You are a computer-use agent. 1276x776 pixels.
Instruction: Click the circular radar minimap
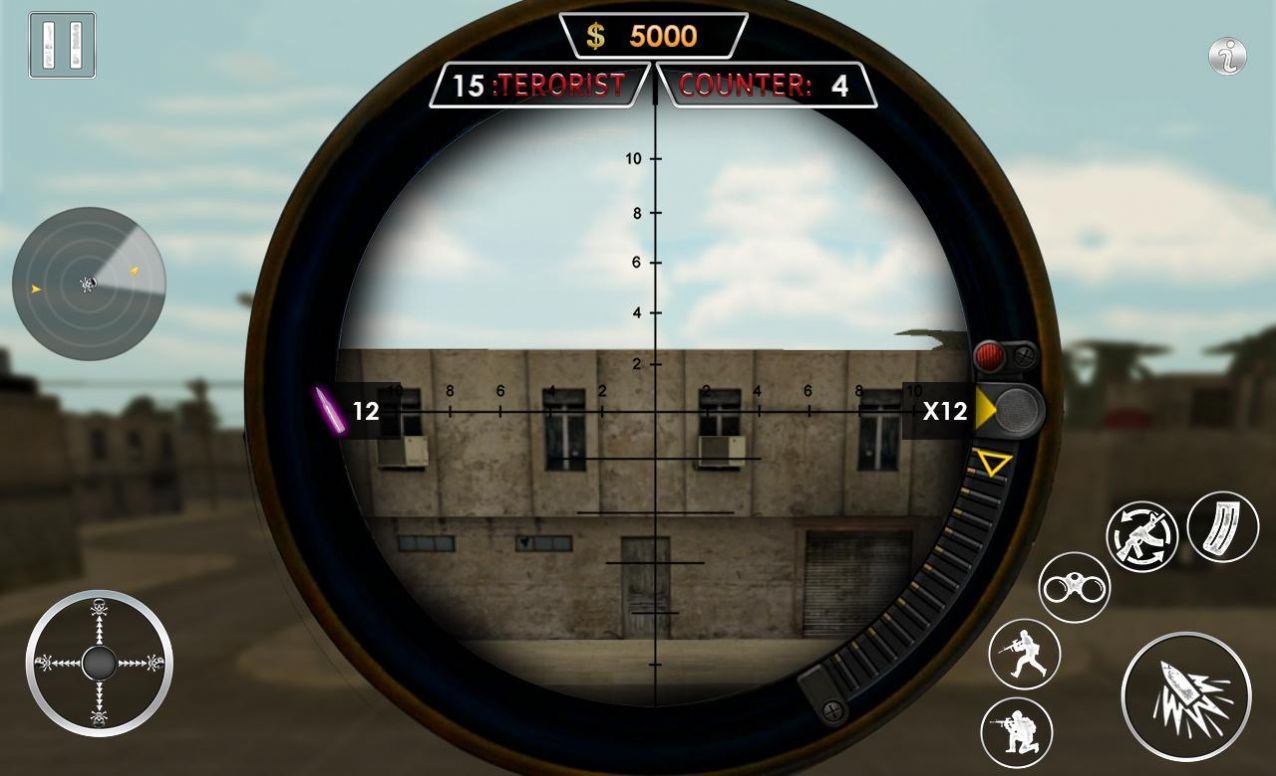[x=89, y=284]
